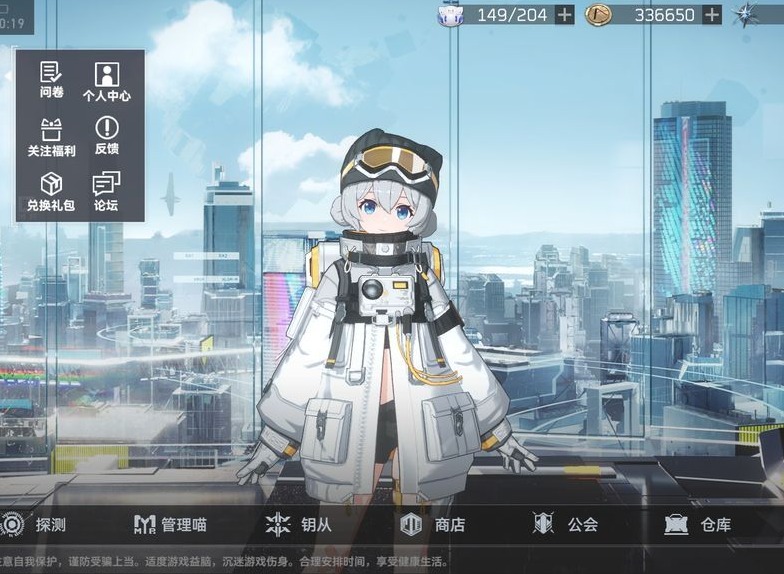Viewport: 784px width, 574px height.
Task: Add more stamina with the plus button
Action: click(x=565, y=14)
